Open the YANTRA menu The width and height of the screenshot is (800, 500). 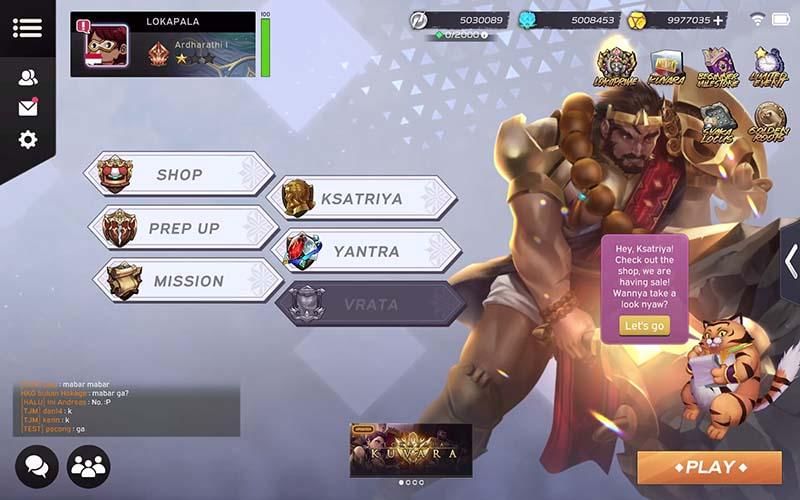[x=365, y=251]
